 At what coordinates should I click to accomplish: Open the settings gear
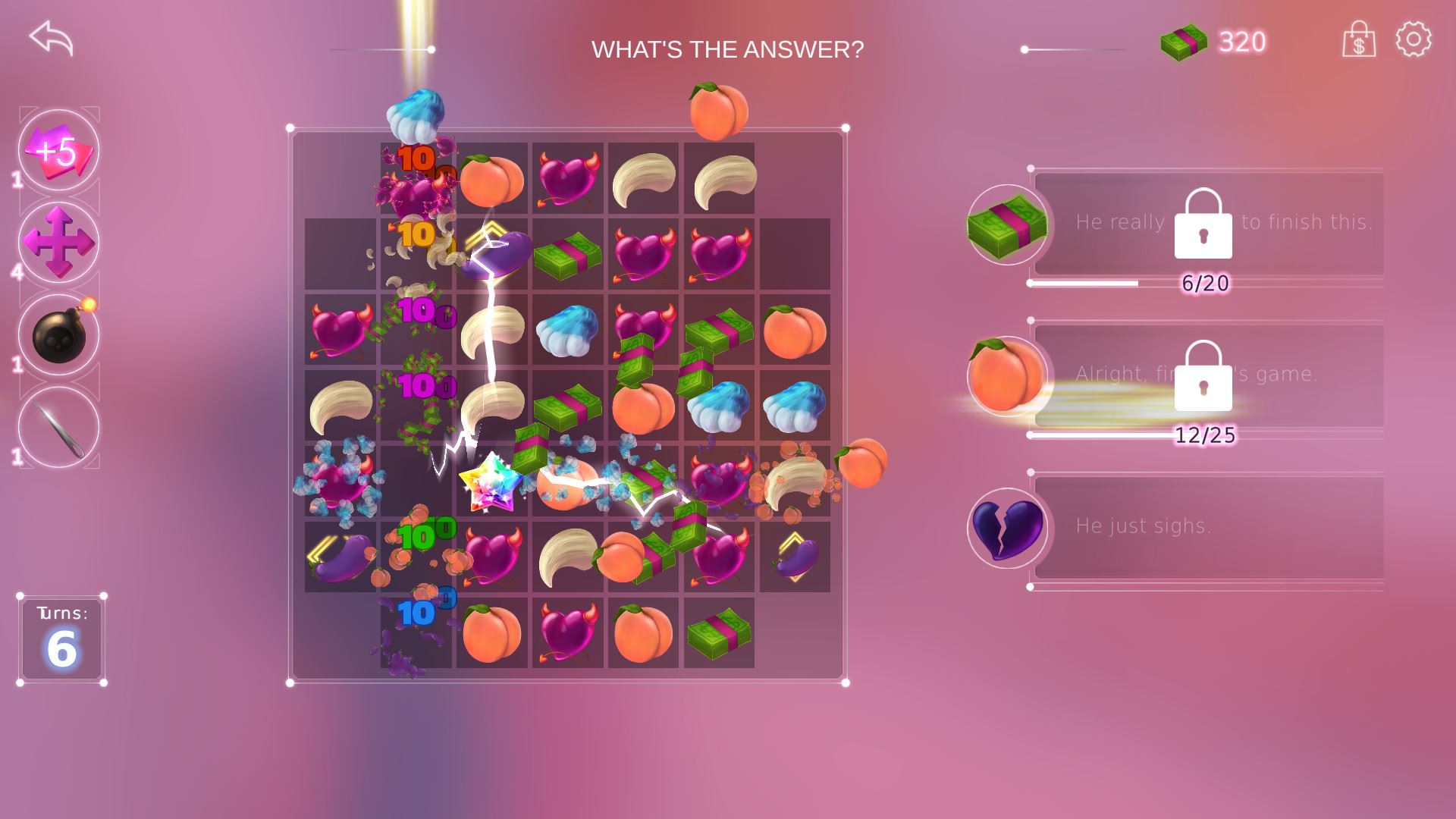pyautogui.click(x=1414, y=39)
